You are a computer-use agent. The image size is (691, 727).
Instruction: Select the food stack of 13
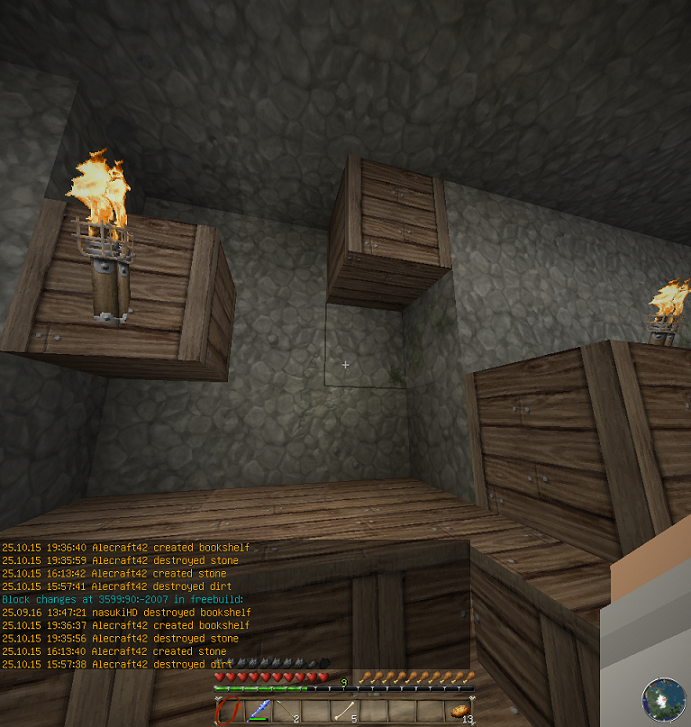point(460,711)
